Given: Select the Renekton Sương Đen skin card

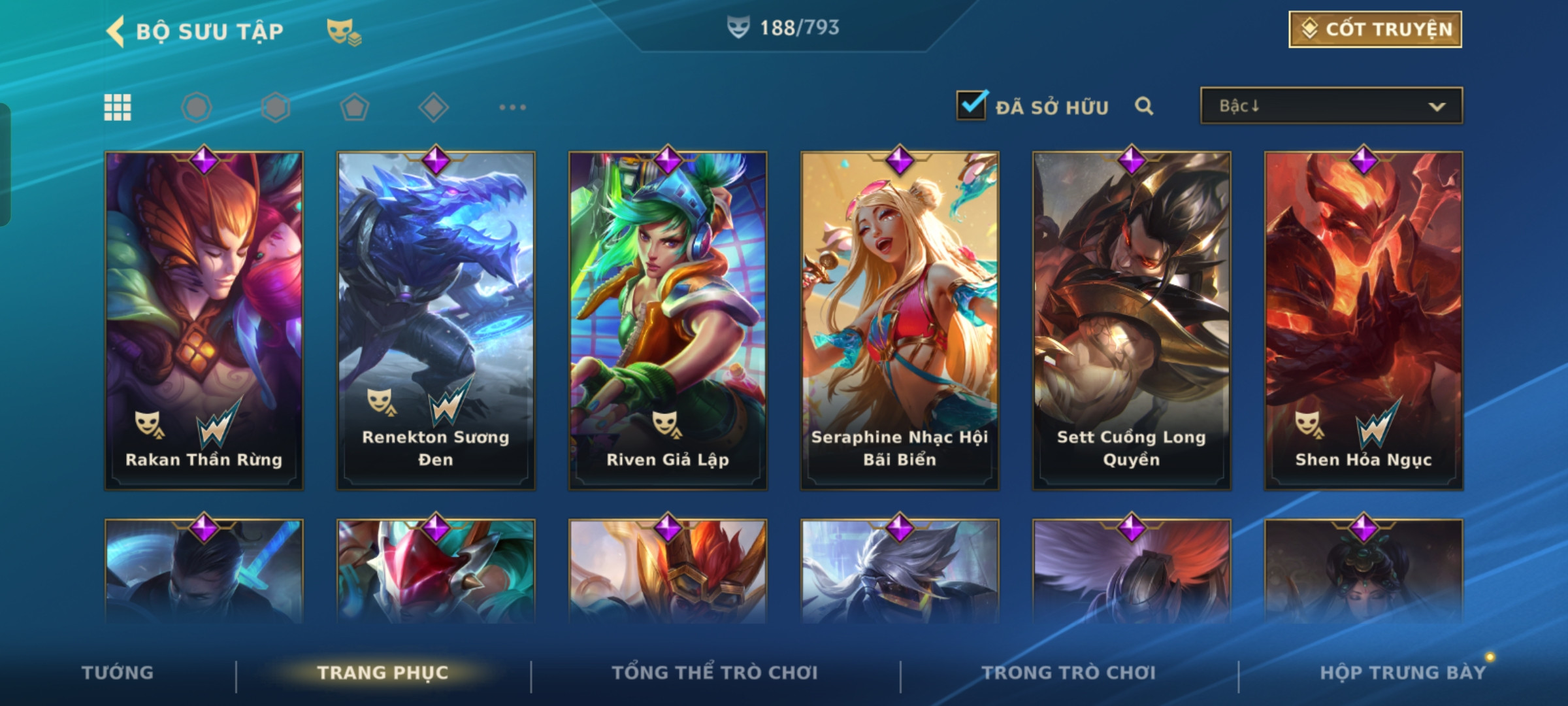Looking at the screenshot, I should (436, 320).
